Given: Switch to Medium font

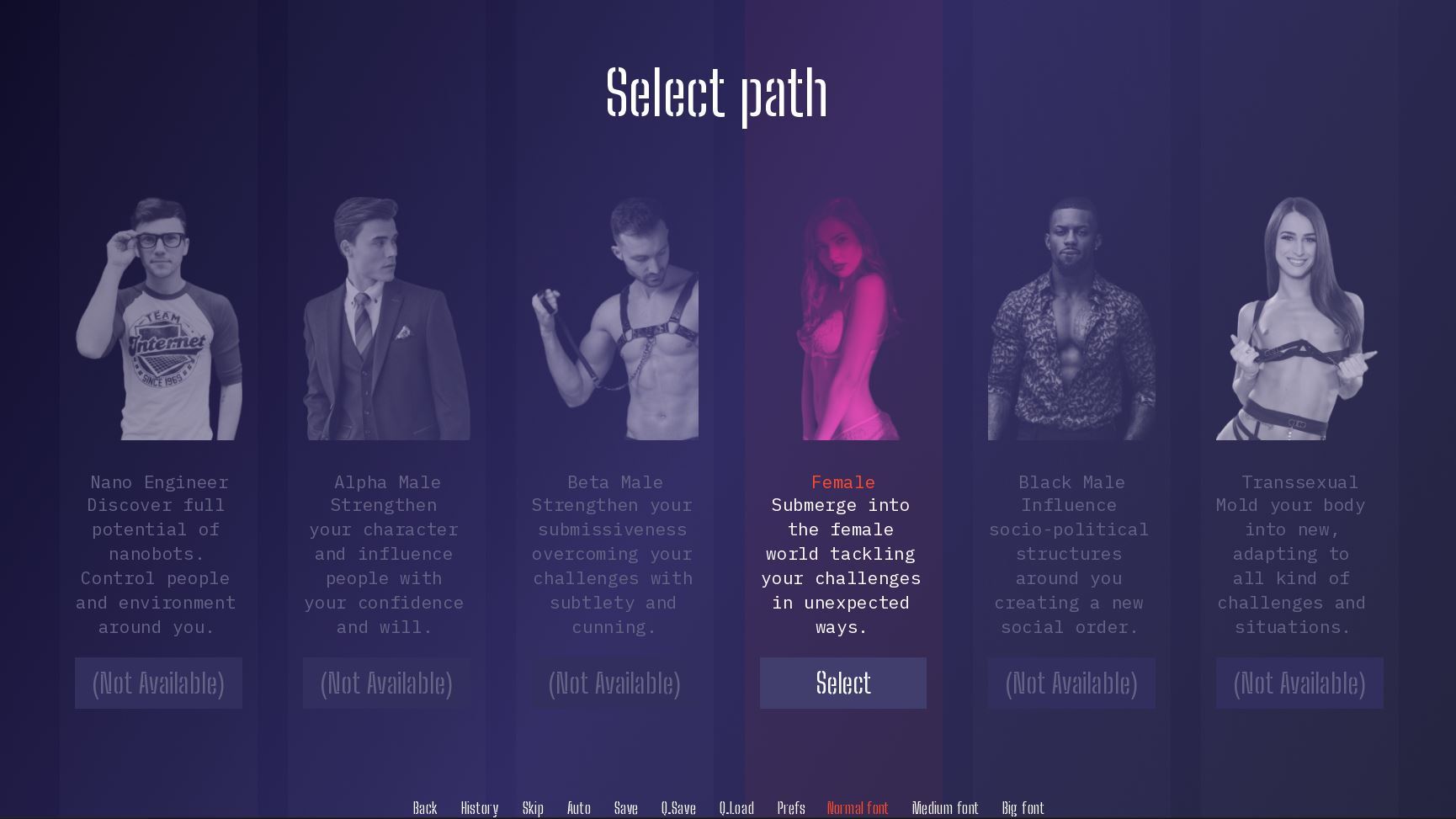Looking at the screenshot, I should click(x=945, y=808).
